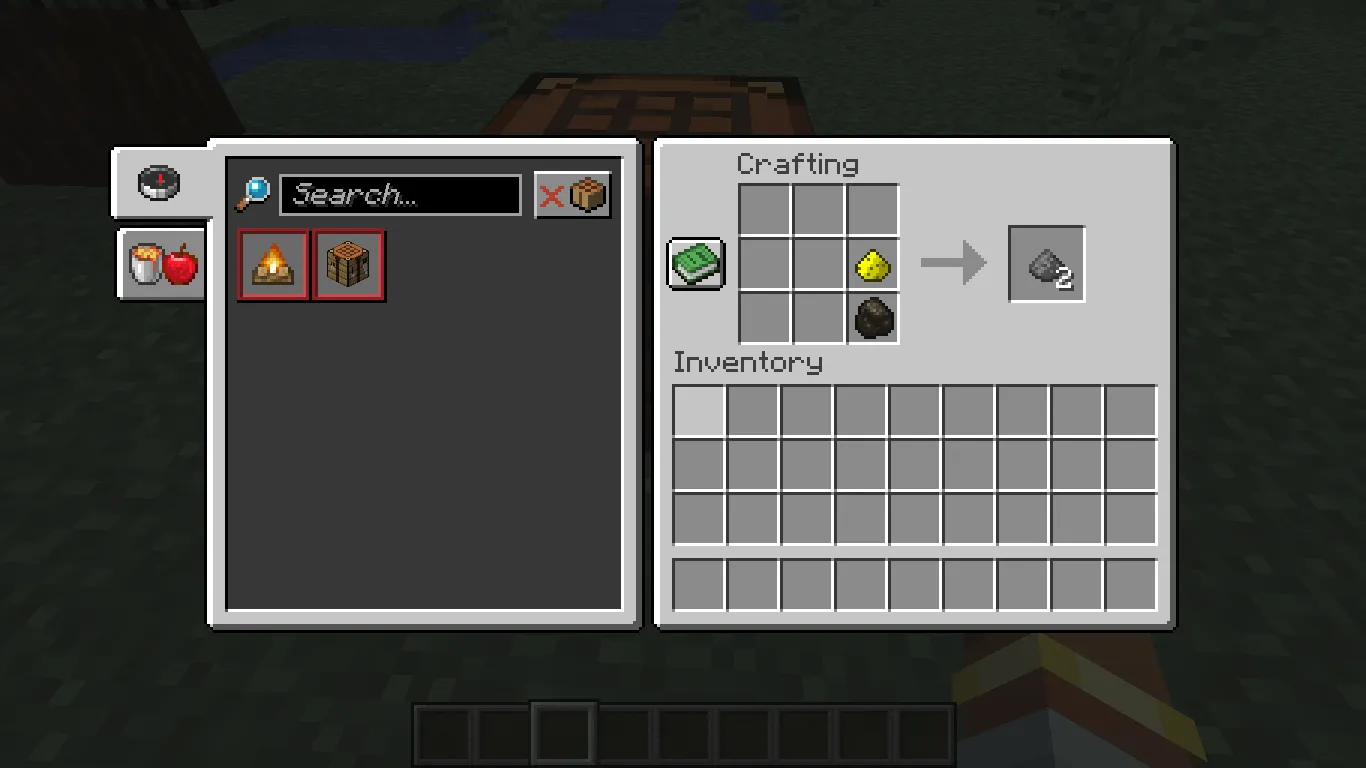Click the last slot in inventory's bottom row

pyautogui.click(x=1131, y=584)
